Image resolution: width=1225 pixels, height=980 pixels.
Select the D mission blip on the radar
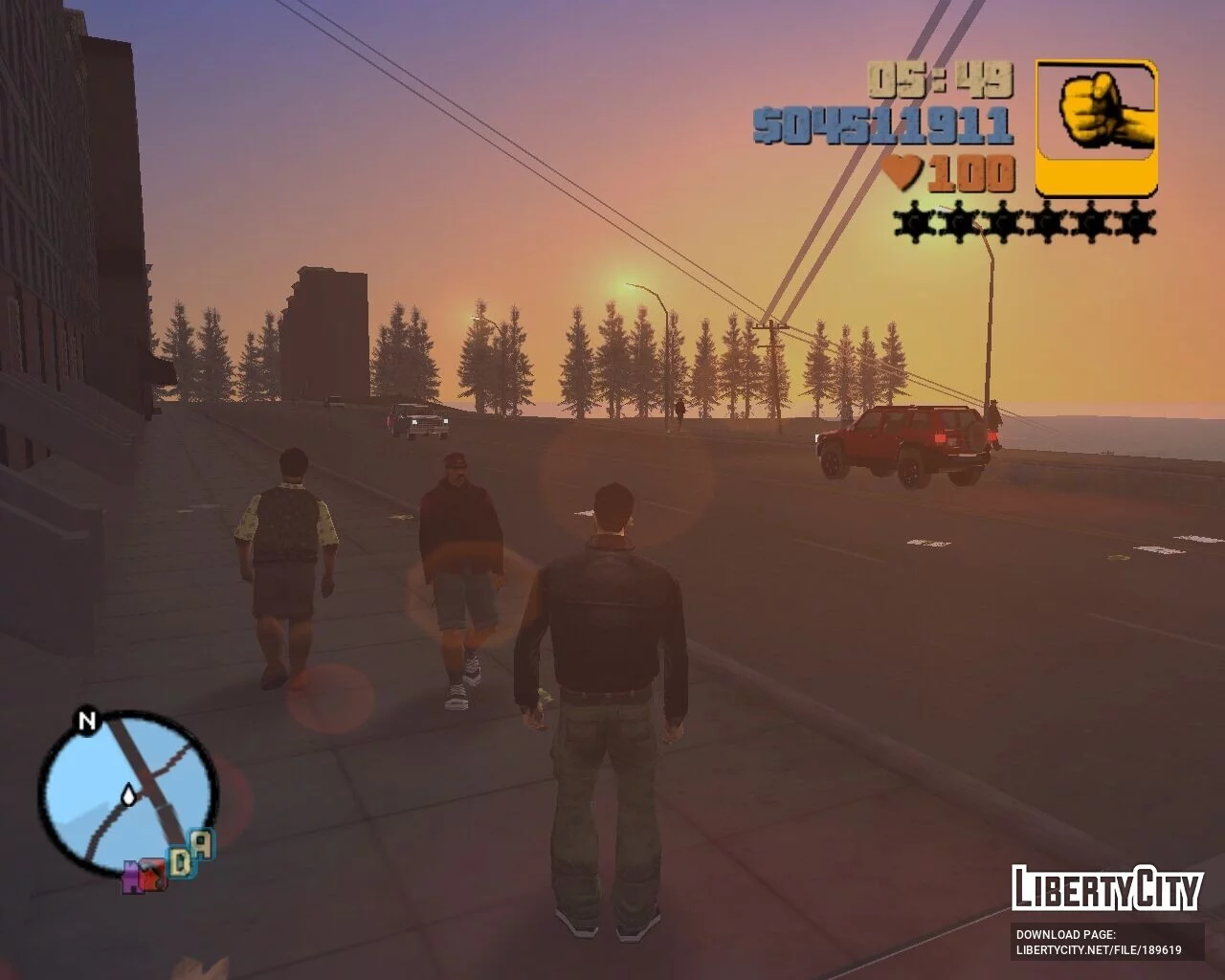click(x=179, y=861)
